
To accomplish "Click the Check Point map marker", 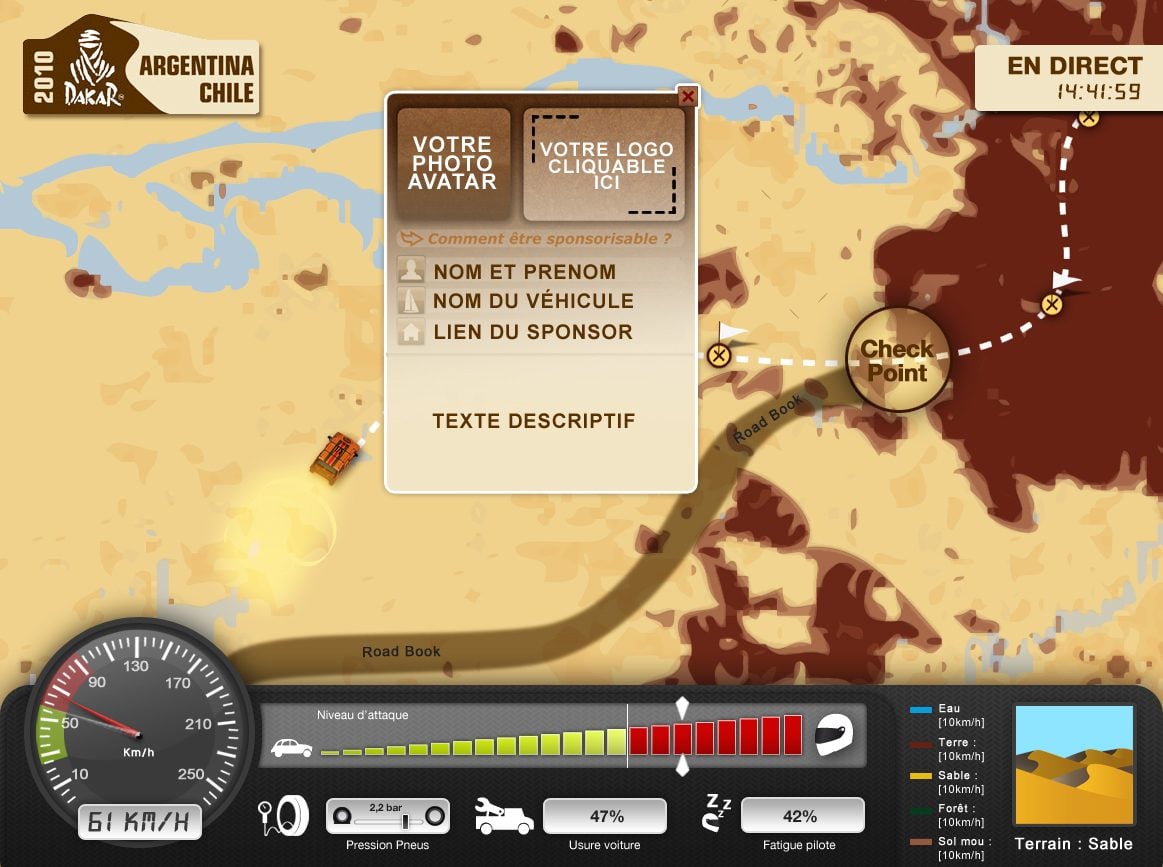I will click(897, 360).
